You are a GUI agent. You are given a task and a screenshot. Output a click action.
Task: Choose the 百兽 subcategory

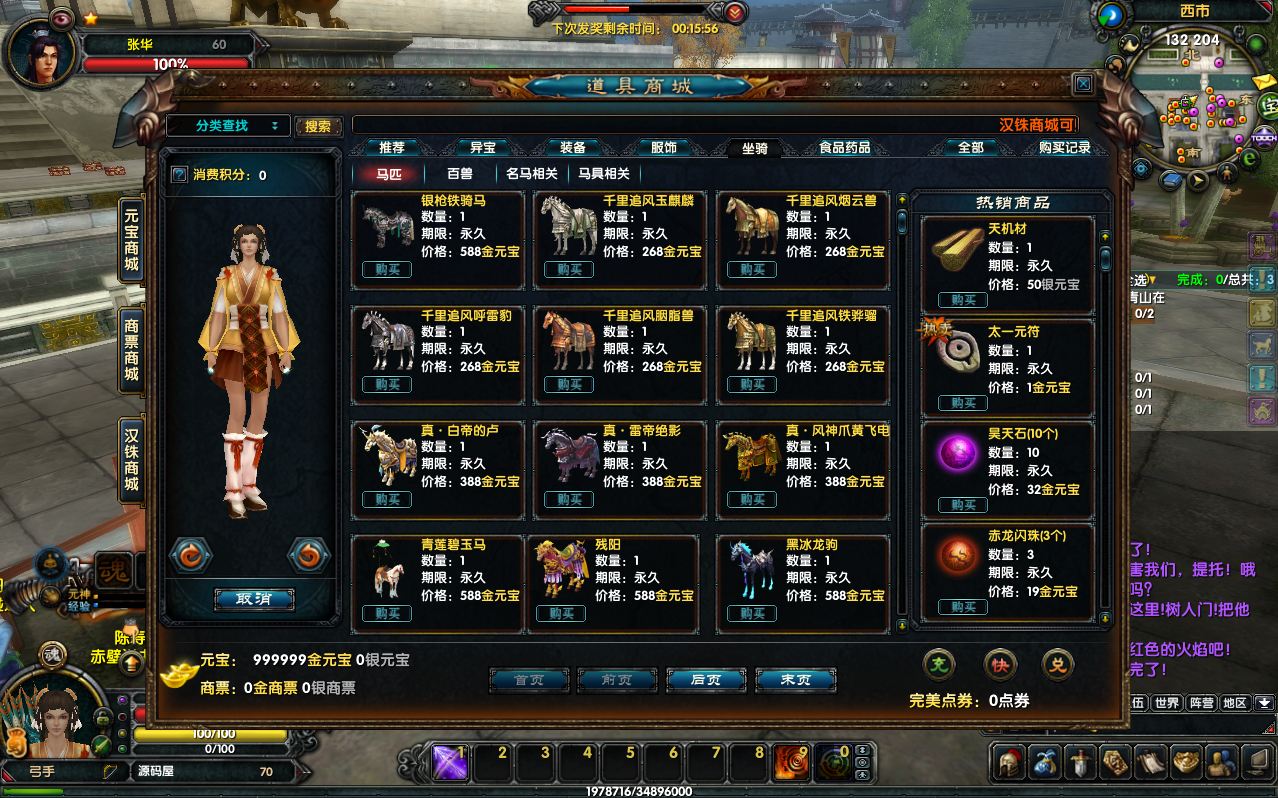[x=460, y=174]
